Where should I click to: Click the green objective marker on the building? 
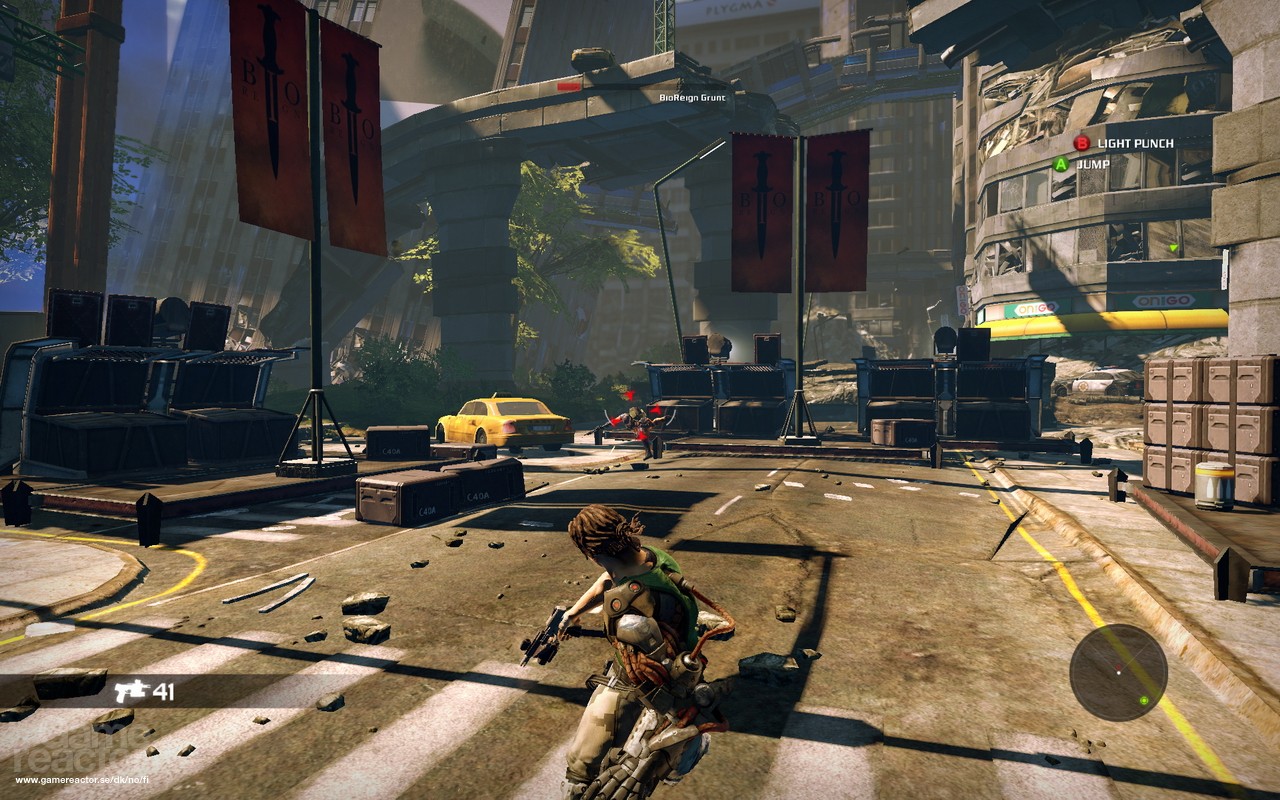point(1173,249)
